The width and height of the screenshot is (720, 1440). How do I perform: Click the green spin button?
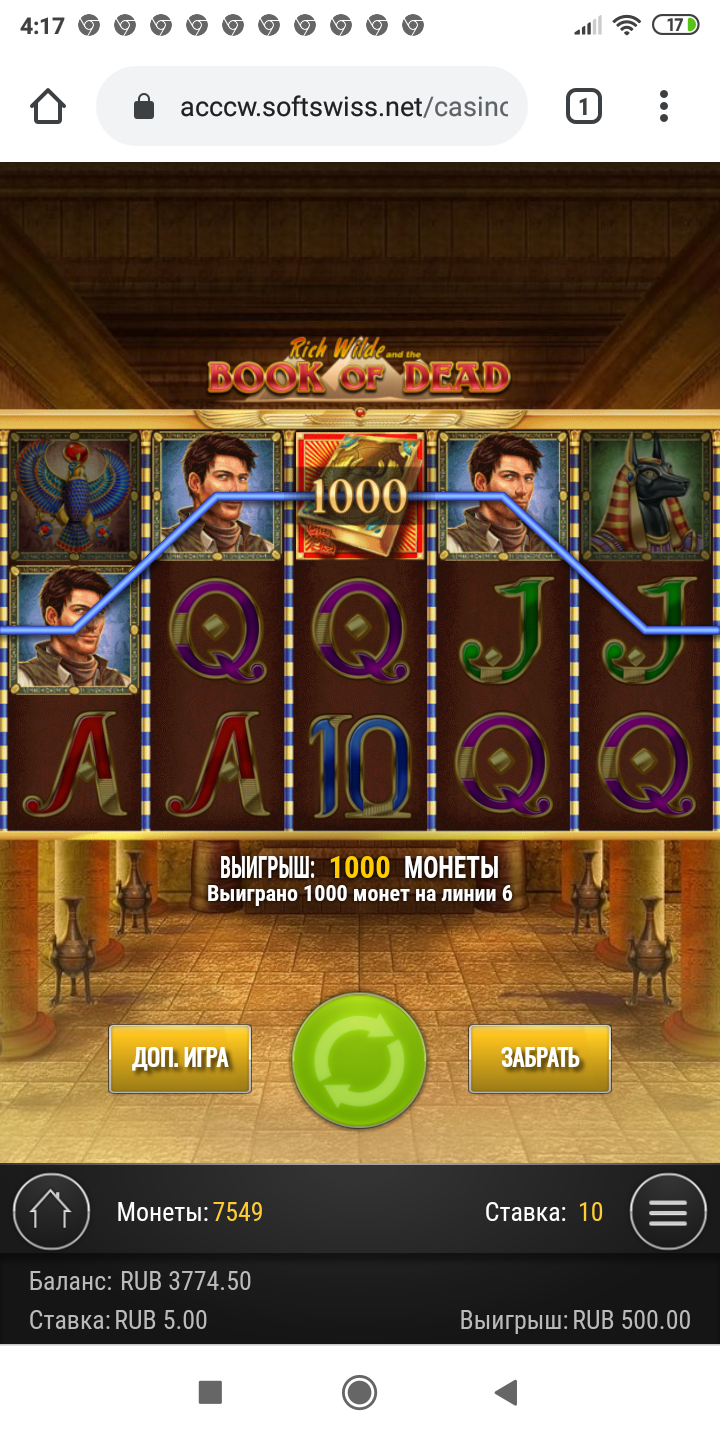point(359,1060)
